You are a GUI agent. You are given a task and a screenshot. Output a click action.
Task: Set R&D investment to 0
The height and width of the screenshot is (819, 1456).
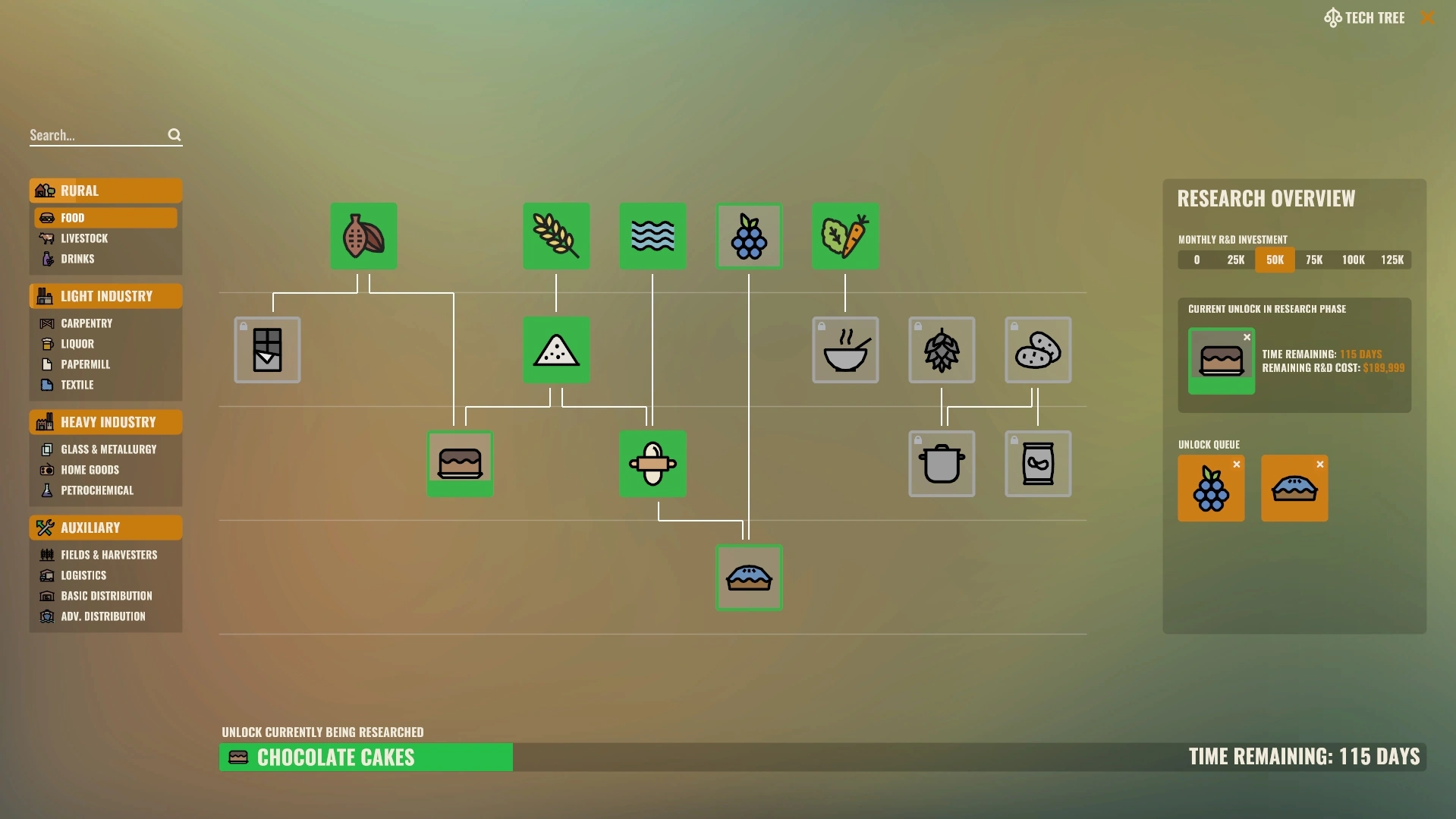point(1197,260)
